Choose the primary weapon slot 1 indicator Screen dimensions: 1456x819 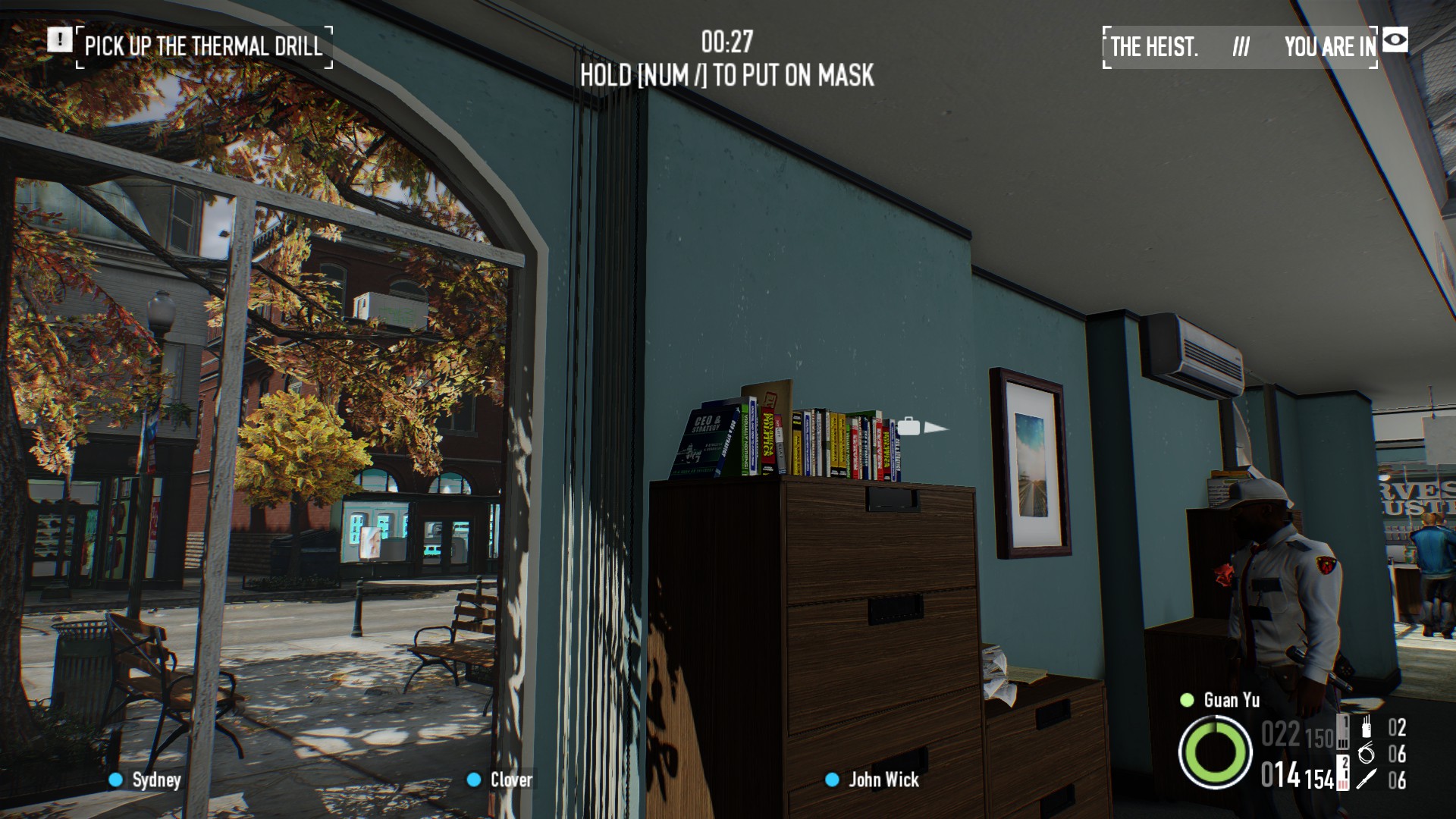pyautogui.click(x=1343, y=733)
